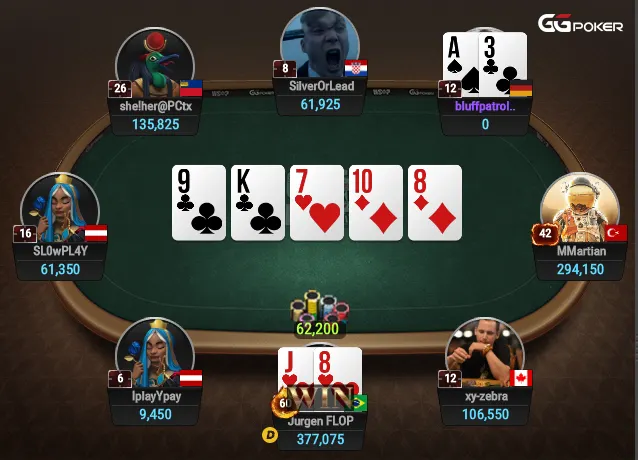Select SilverOrLead's avatar picture

click(x=320, y=46)
